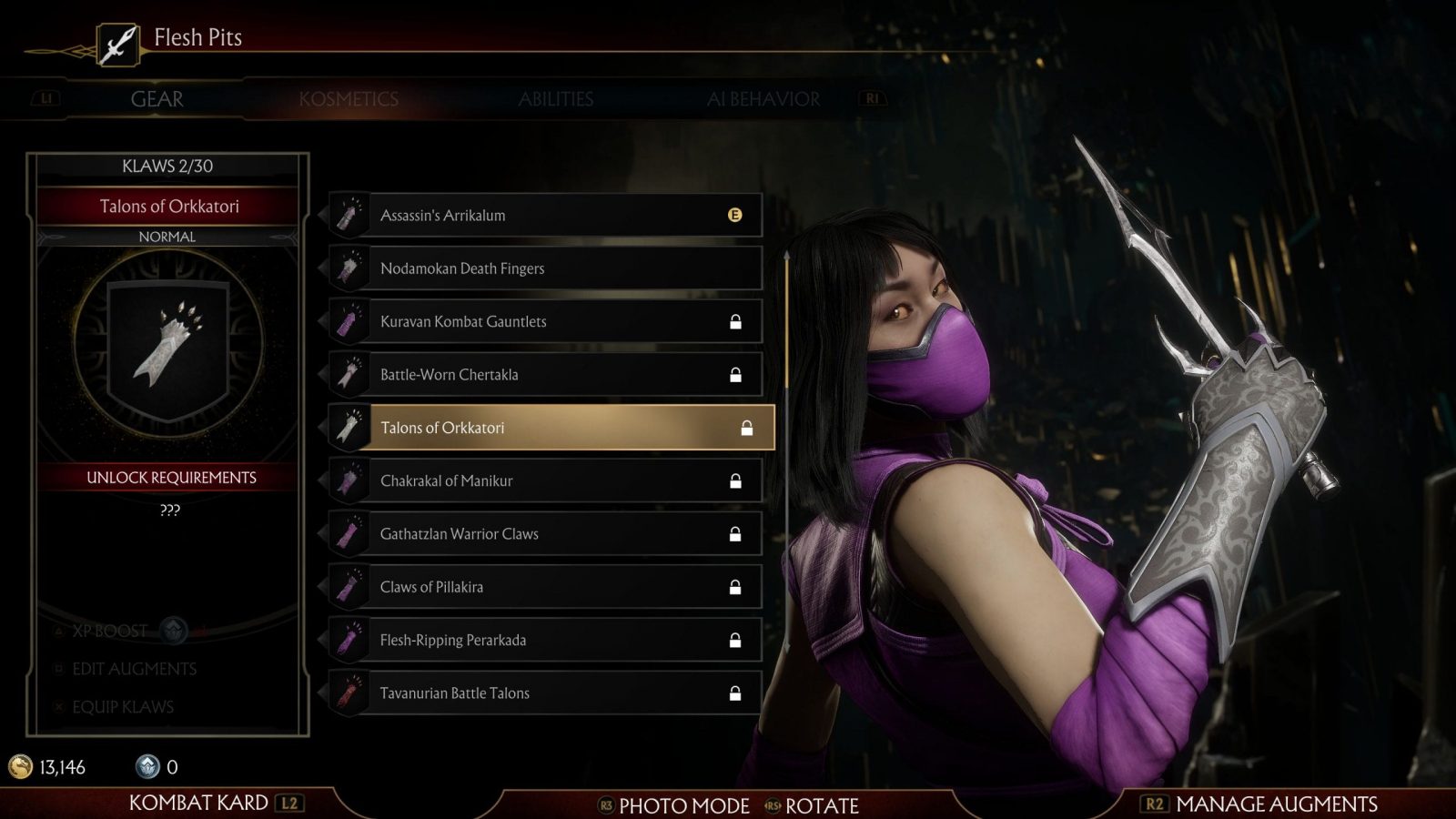Show the AI Behavior tab
Screen dimensions: 1456x819
point(763,99)
